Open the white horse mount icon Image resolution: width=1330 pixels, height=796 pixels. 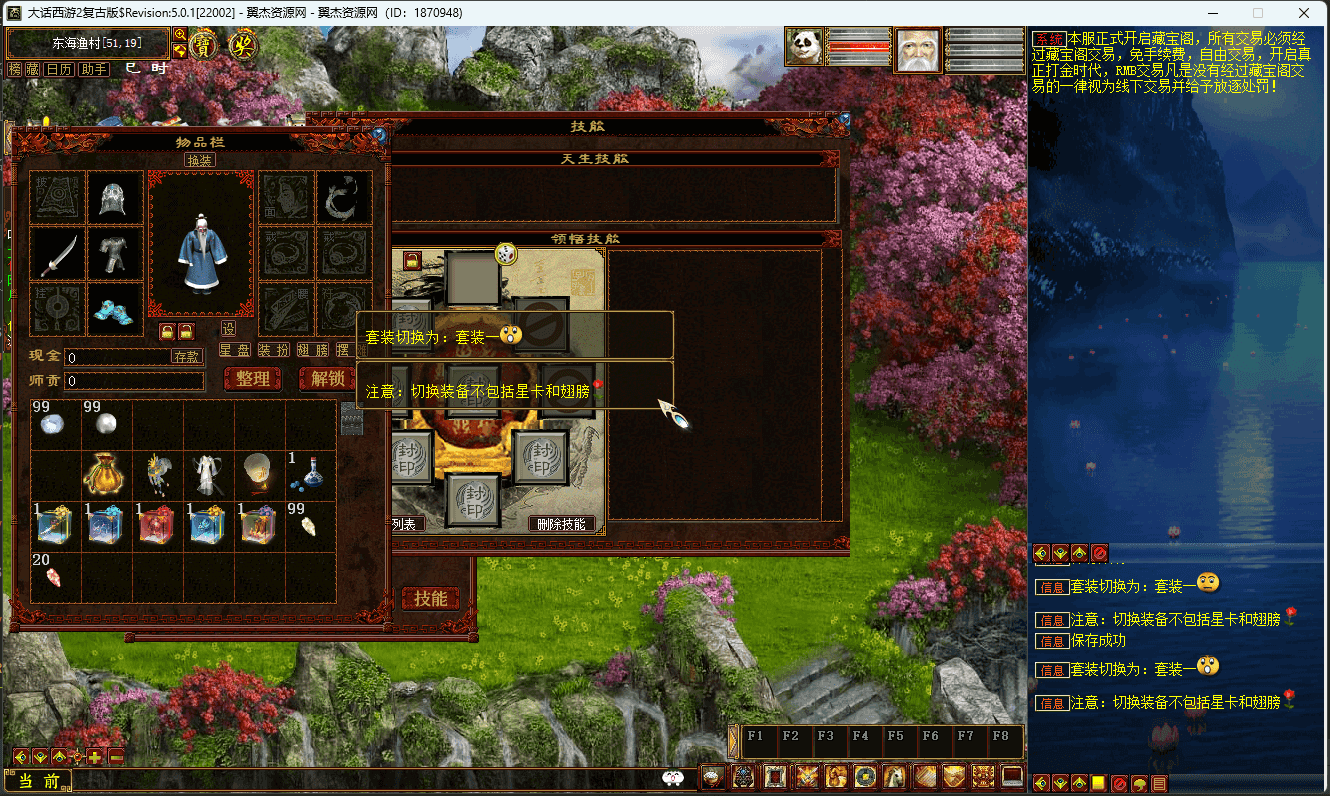click(895, 776)
